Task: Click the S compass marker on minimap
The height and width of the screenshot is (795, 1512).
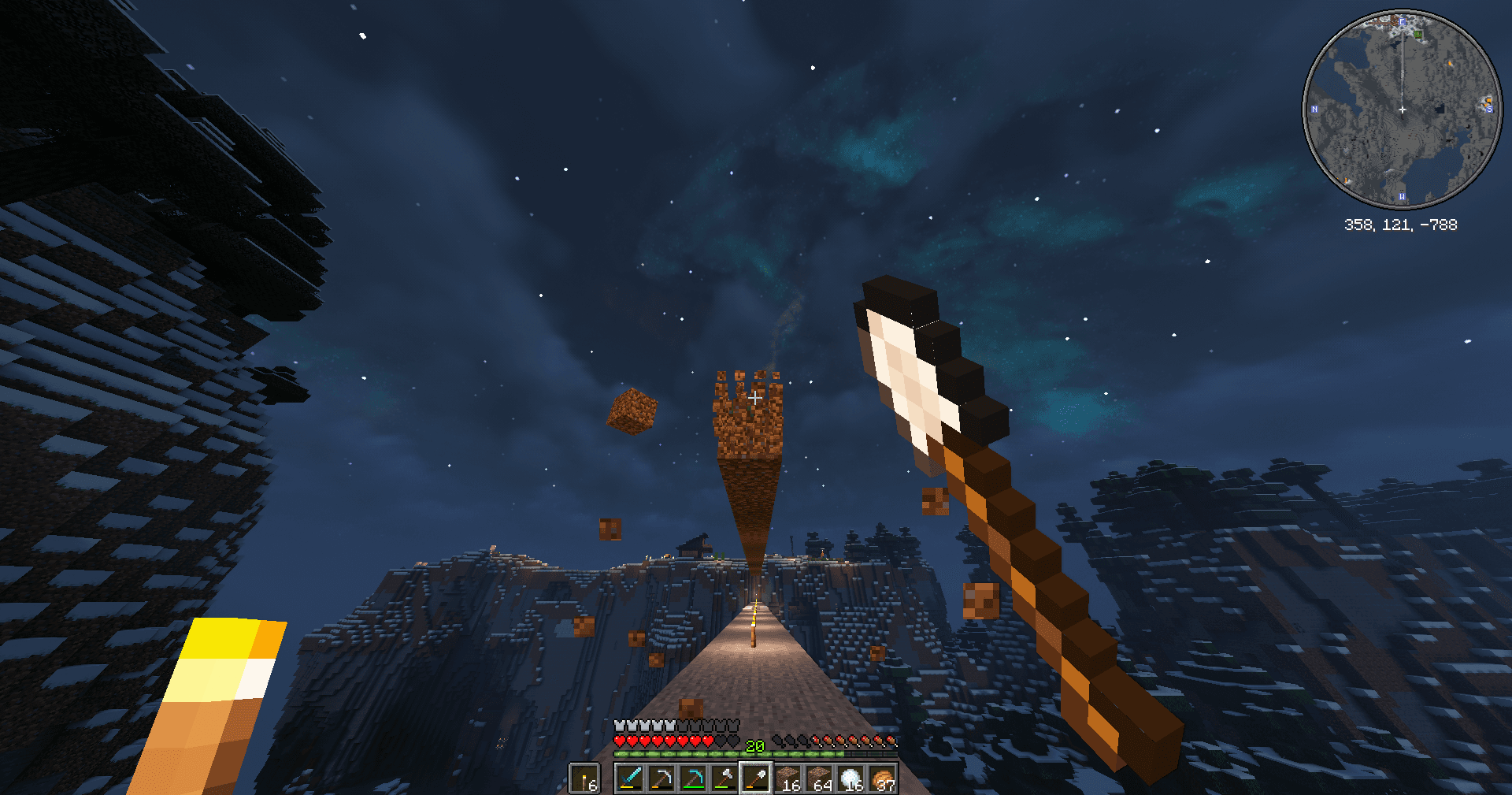Action: pyautogui.click(x=1491, y=108)
